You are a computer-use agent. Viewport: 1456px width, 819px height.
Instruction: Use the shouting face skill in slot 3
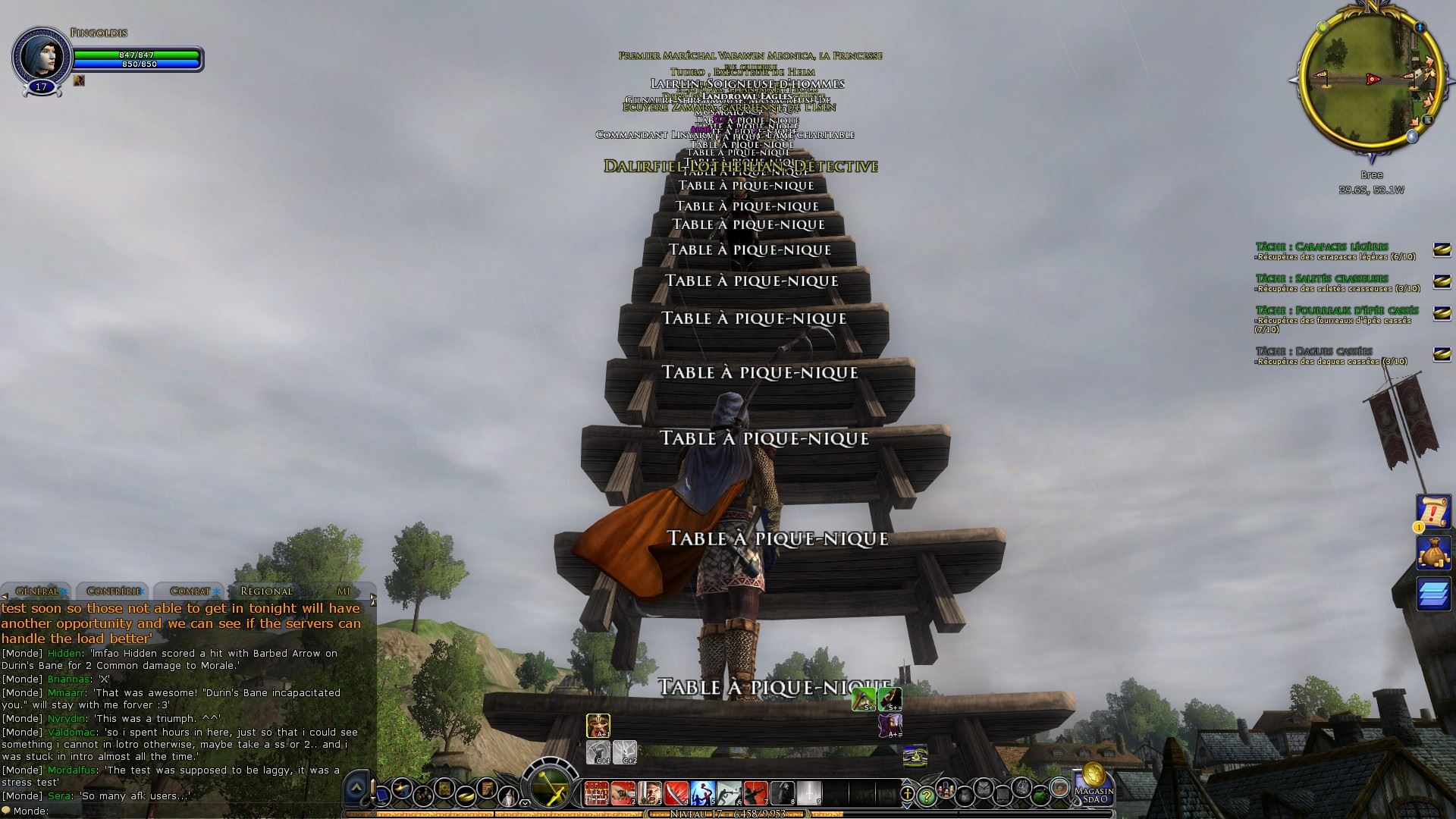pos(649,793)
